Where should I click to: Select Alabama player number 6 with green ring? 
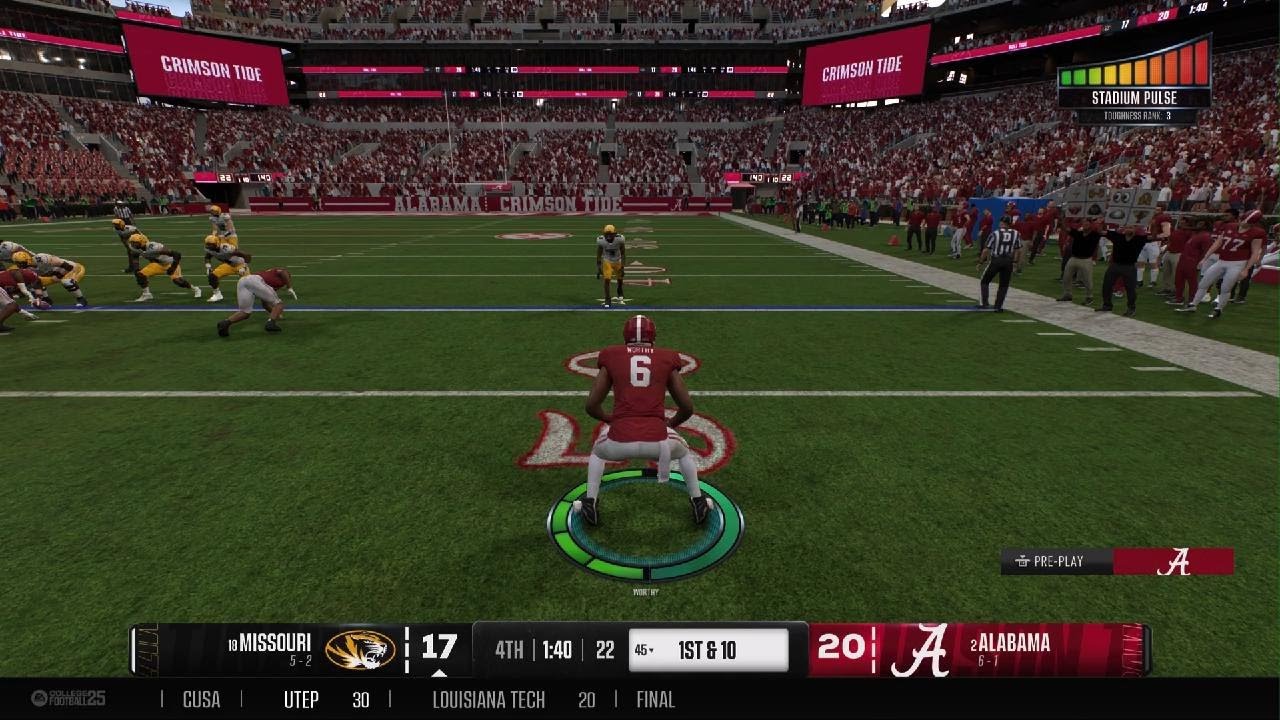click(x=640, y=420)
